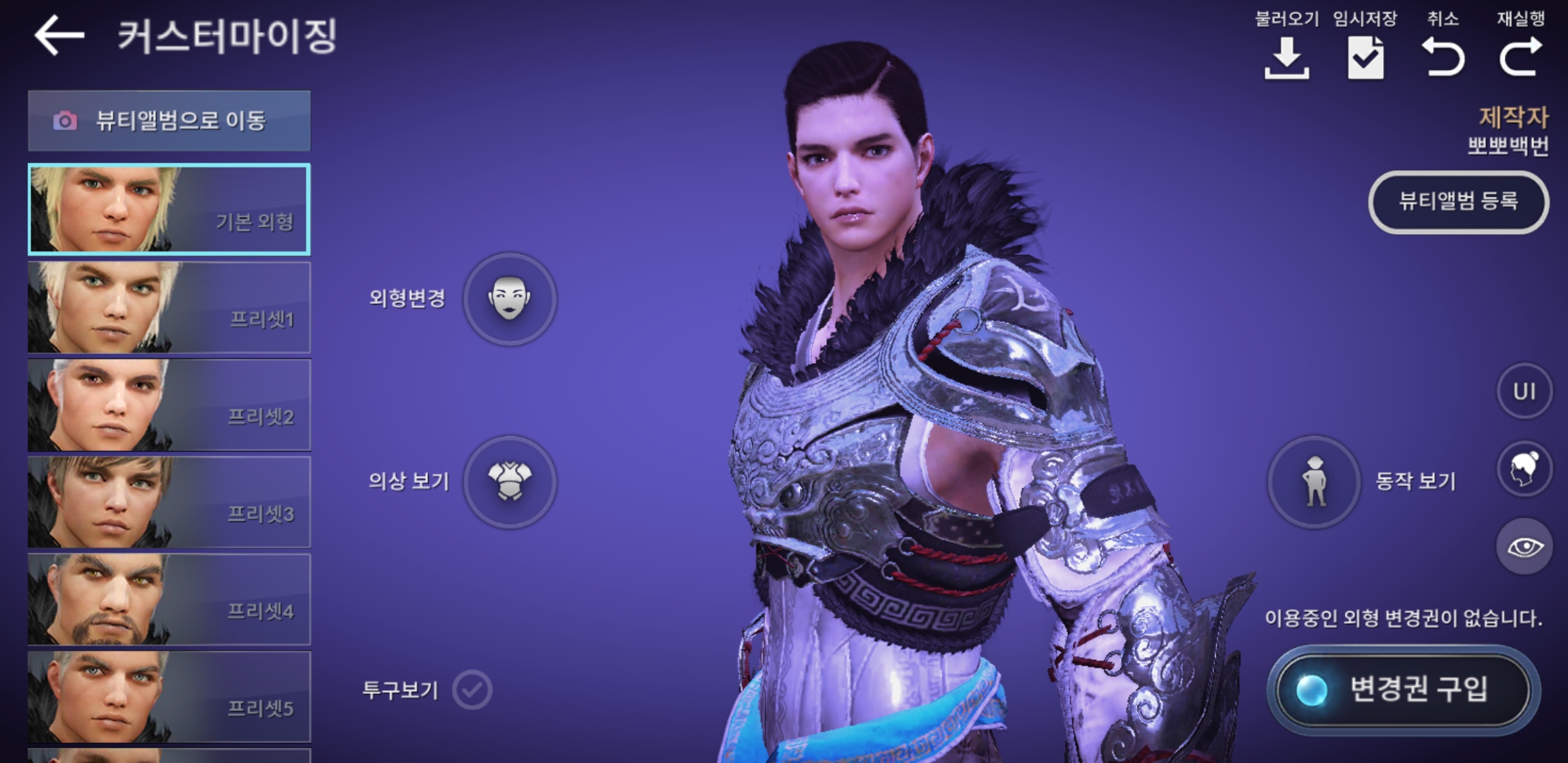1568x763 pixels.
Task: Click 임시저장 temporary save icon
Action: tap(1365, 58)
